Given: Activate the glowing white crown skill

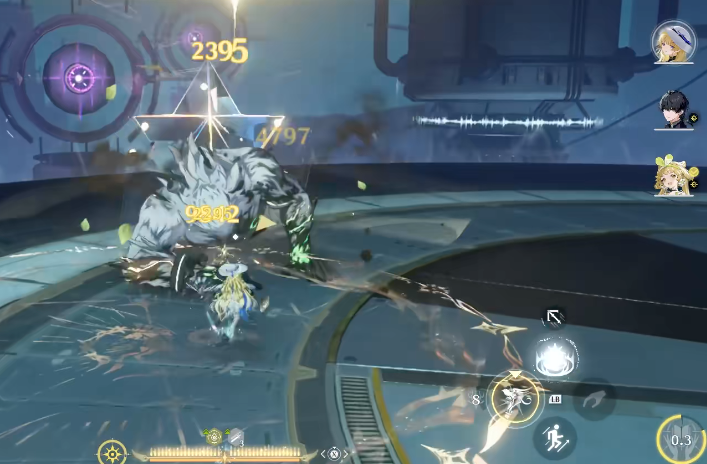Looking at the screenshot, I should (x=553, y=358).
